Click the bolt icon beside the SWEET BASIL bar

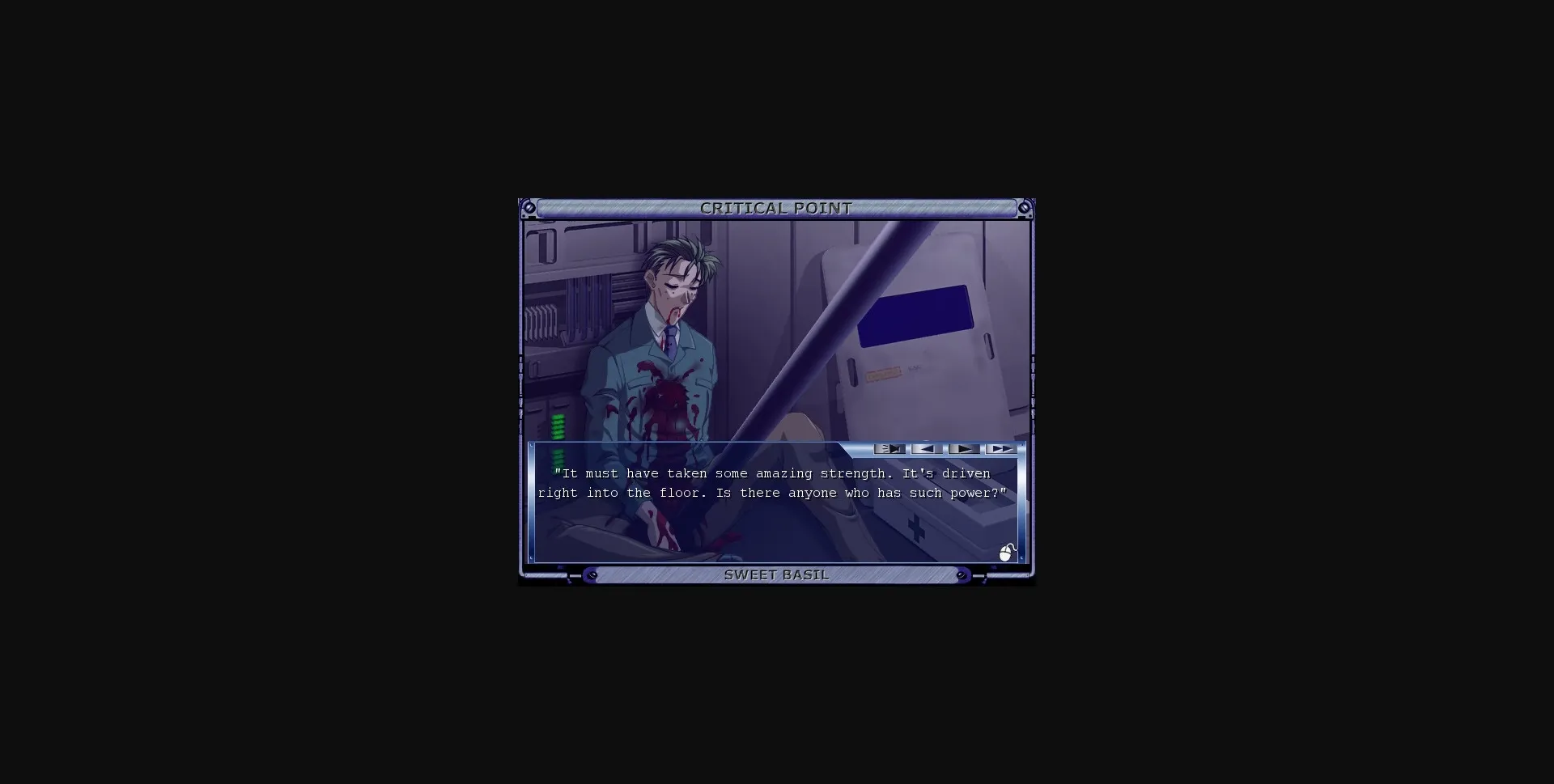592,575
